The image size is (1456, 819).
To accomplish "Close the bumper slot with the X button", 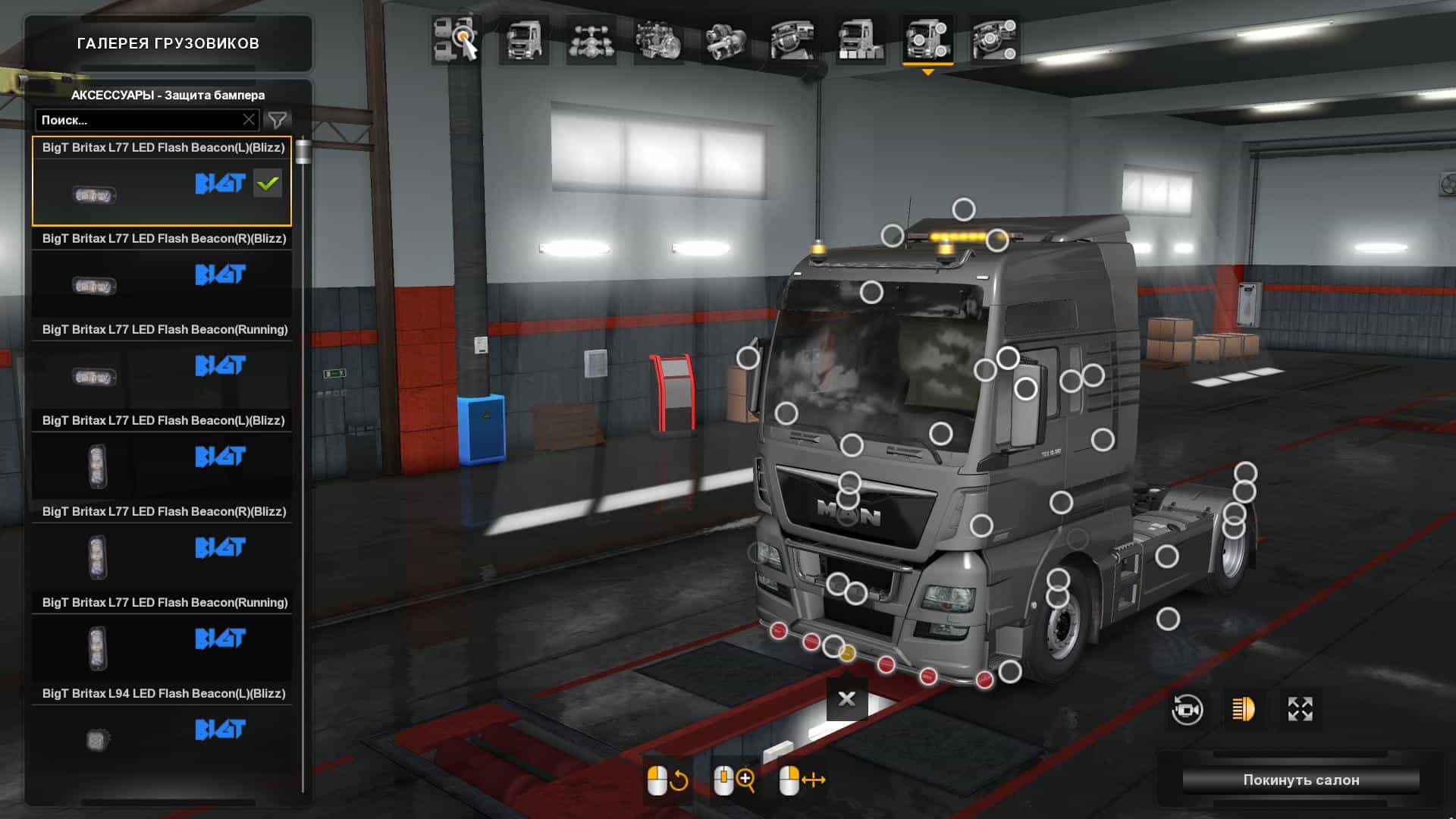I will pyautogui.click(x=847, y=698).
